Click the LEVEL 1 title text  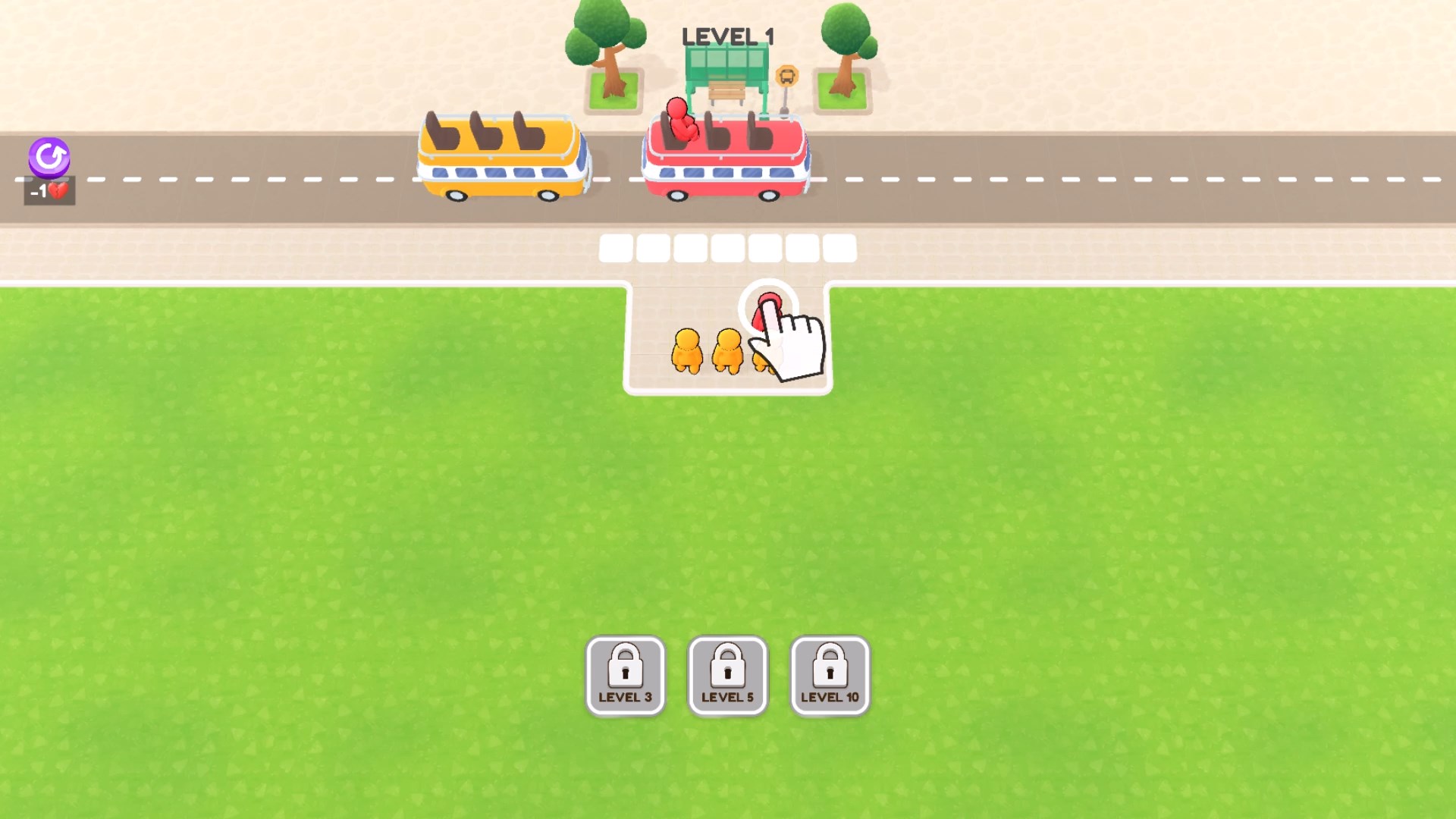pos(726,35)
